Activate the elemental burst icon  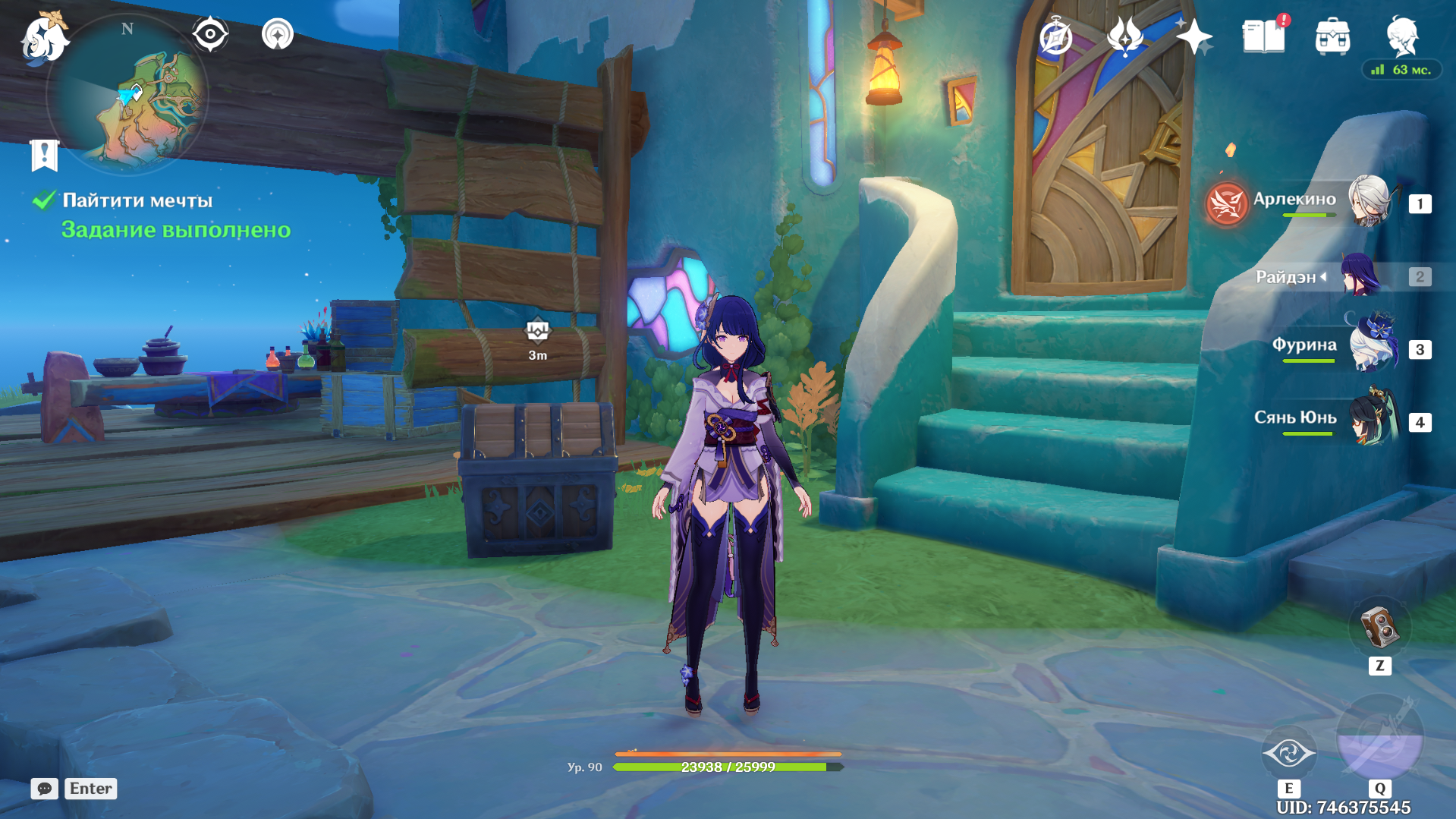1379,738
